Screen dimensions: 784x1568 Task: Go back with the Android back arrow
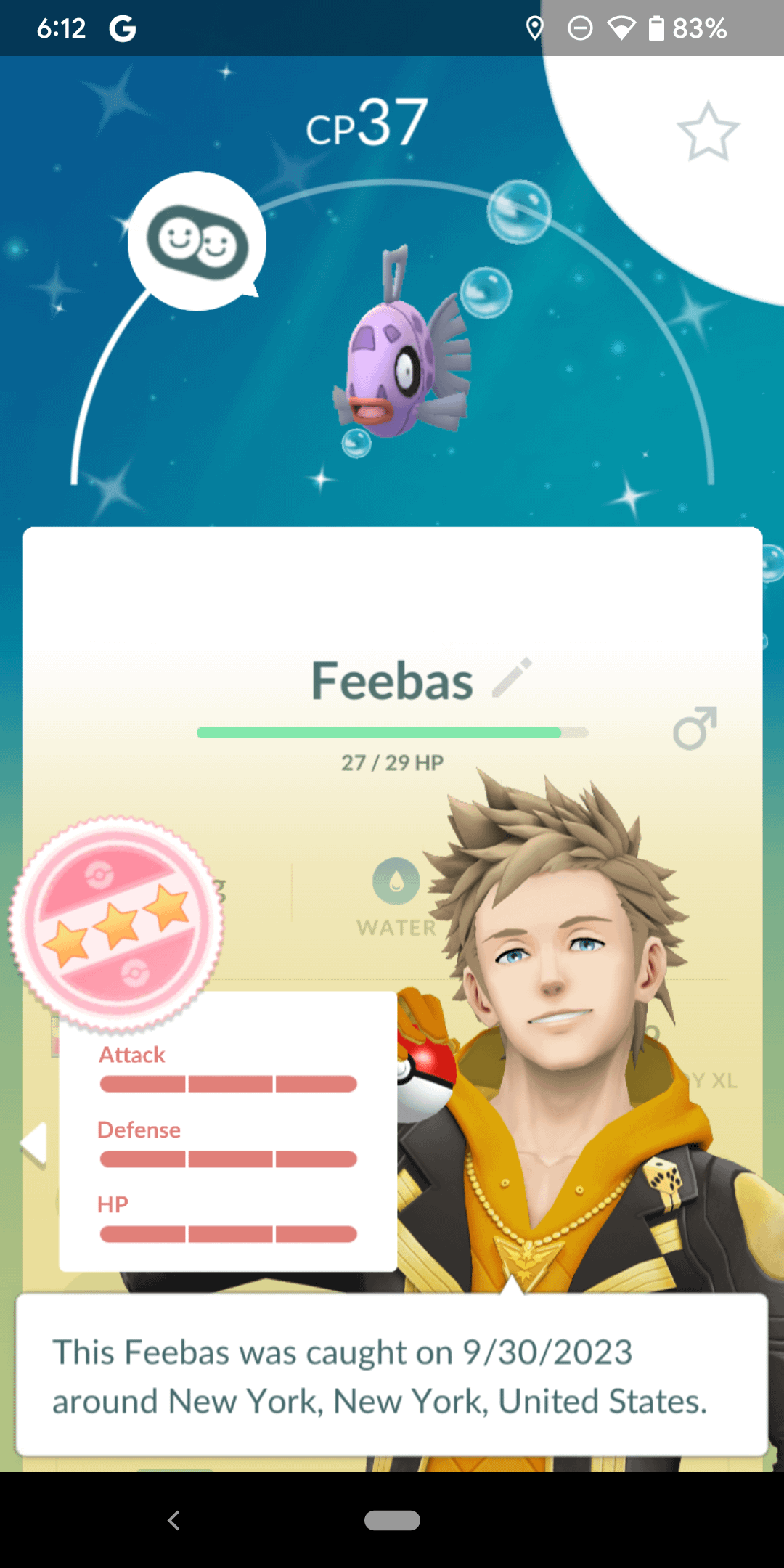tap(173, 1520)
